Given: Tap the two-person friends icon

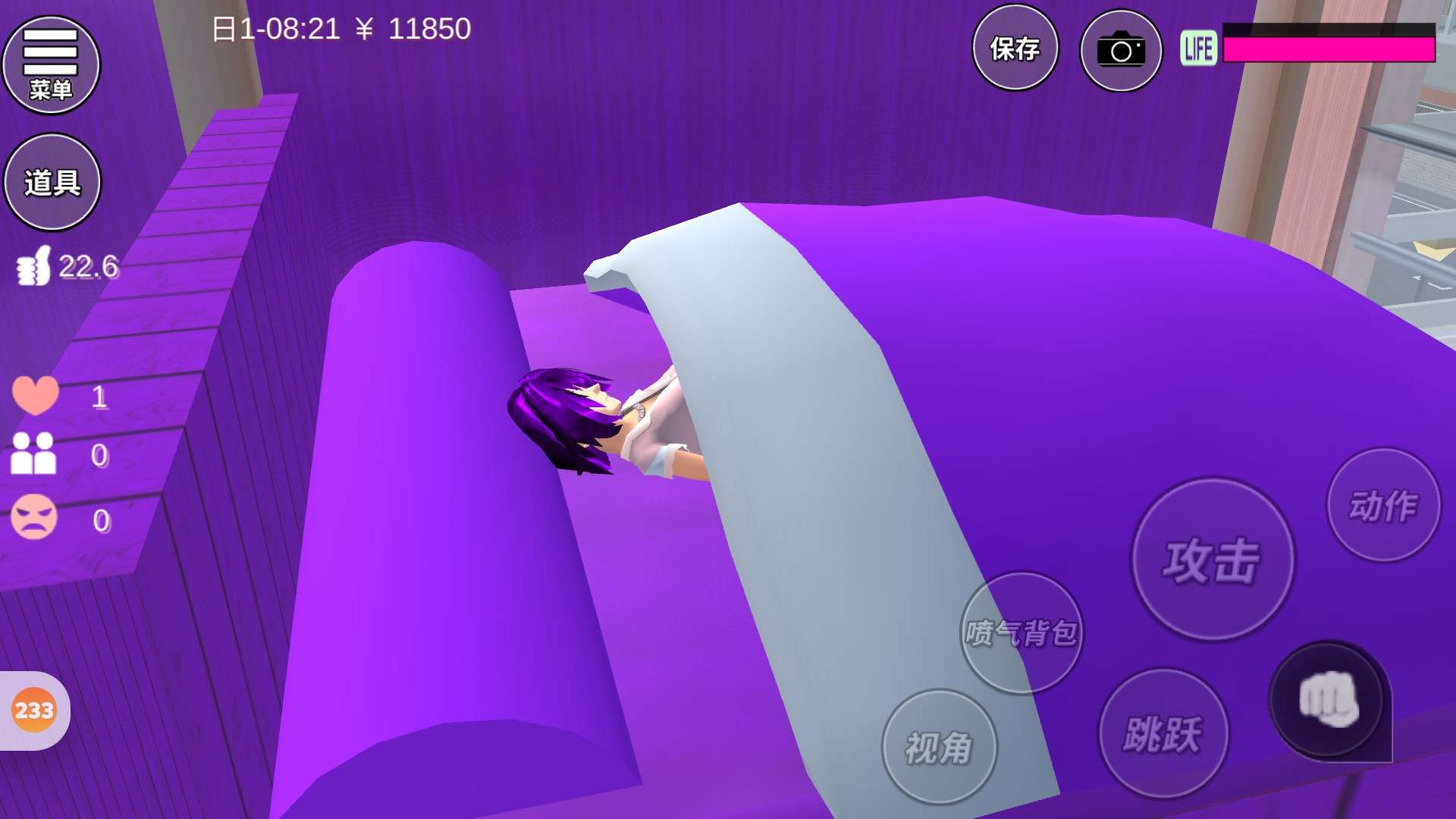Looking at the screenshot, I should 33,453.
